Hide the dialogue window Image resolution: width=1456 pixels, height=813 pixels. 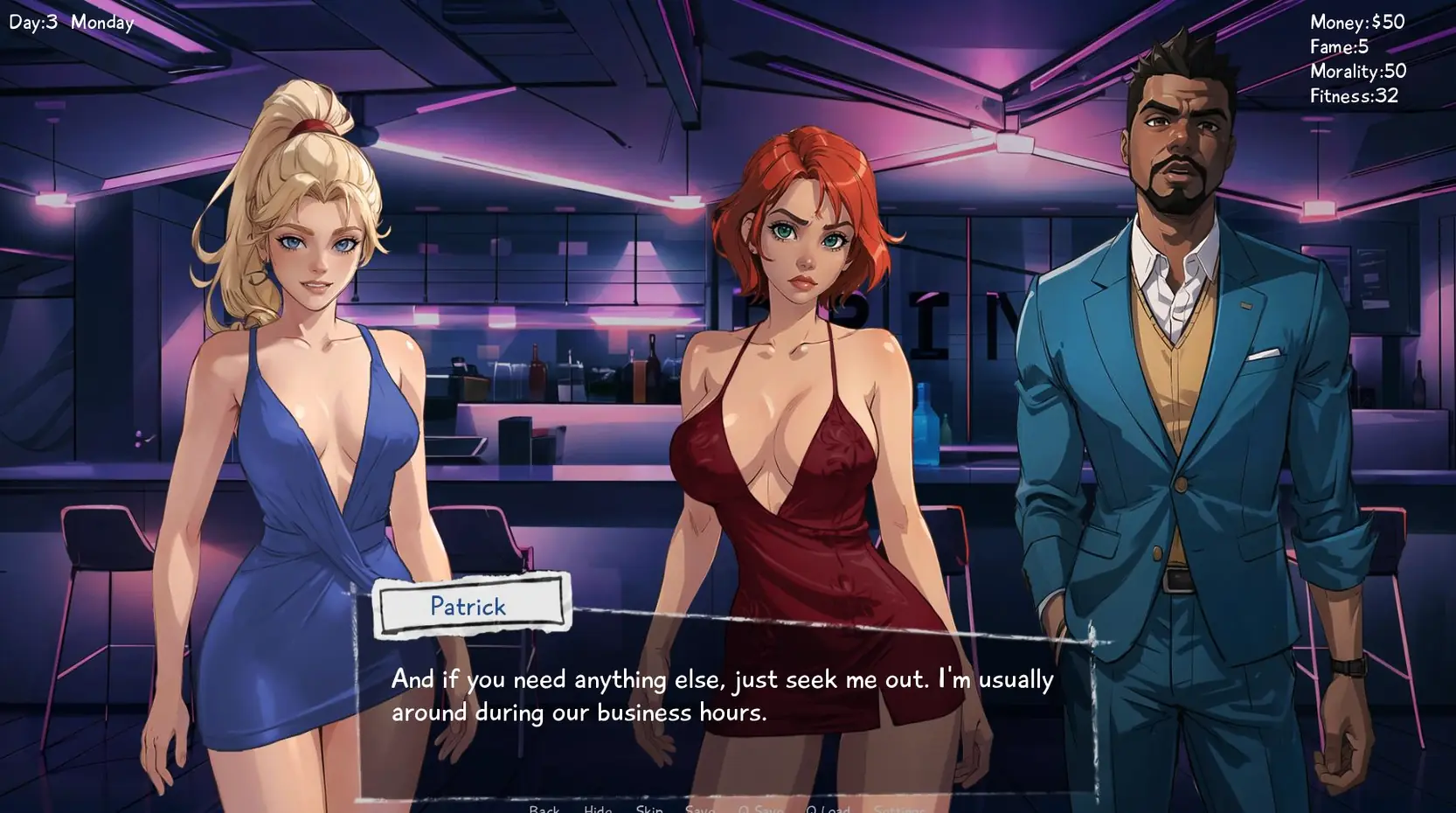598,809
